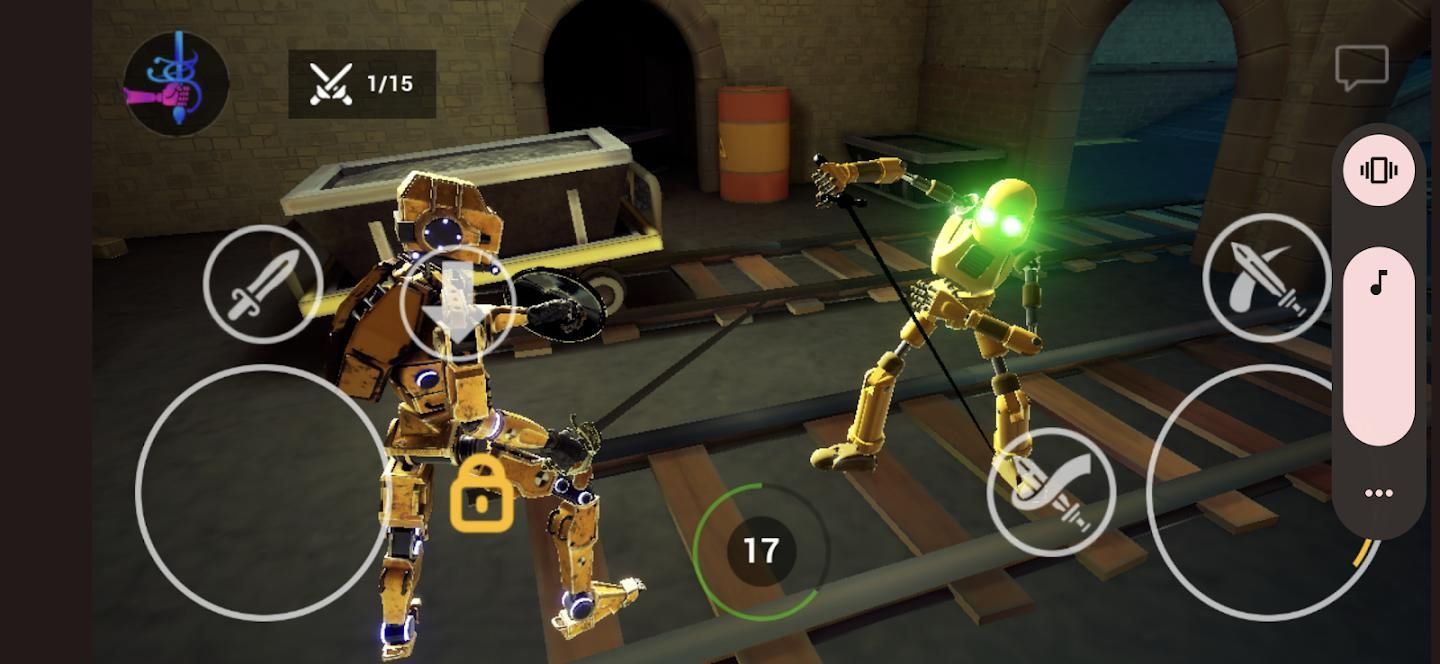The height and width of the screenshot is (664, 1440).
Task: Toggle the phone vibration mode button
Action: point(1378,171)
